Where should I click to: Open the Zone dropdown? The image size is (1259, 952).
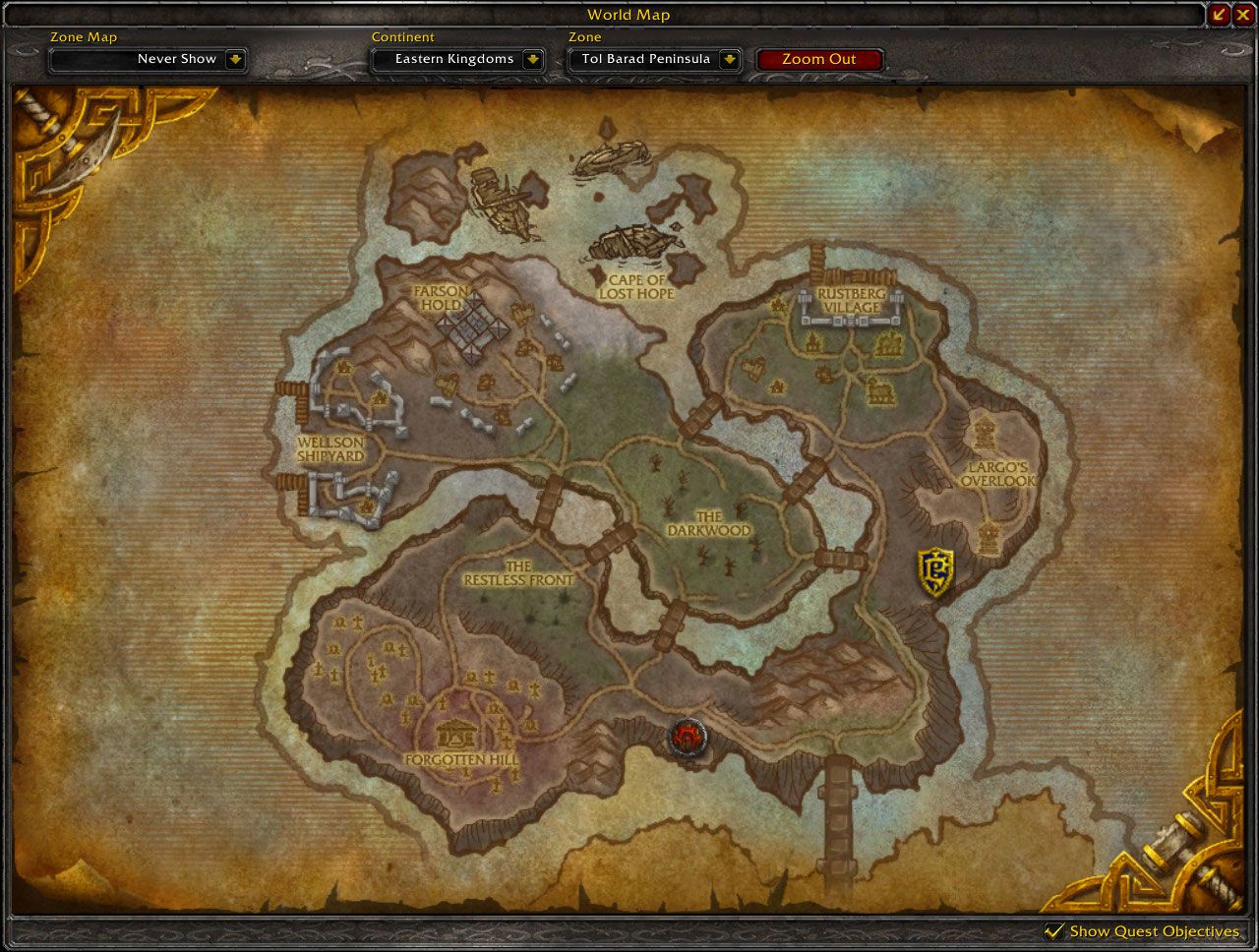[729, 59]
